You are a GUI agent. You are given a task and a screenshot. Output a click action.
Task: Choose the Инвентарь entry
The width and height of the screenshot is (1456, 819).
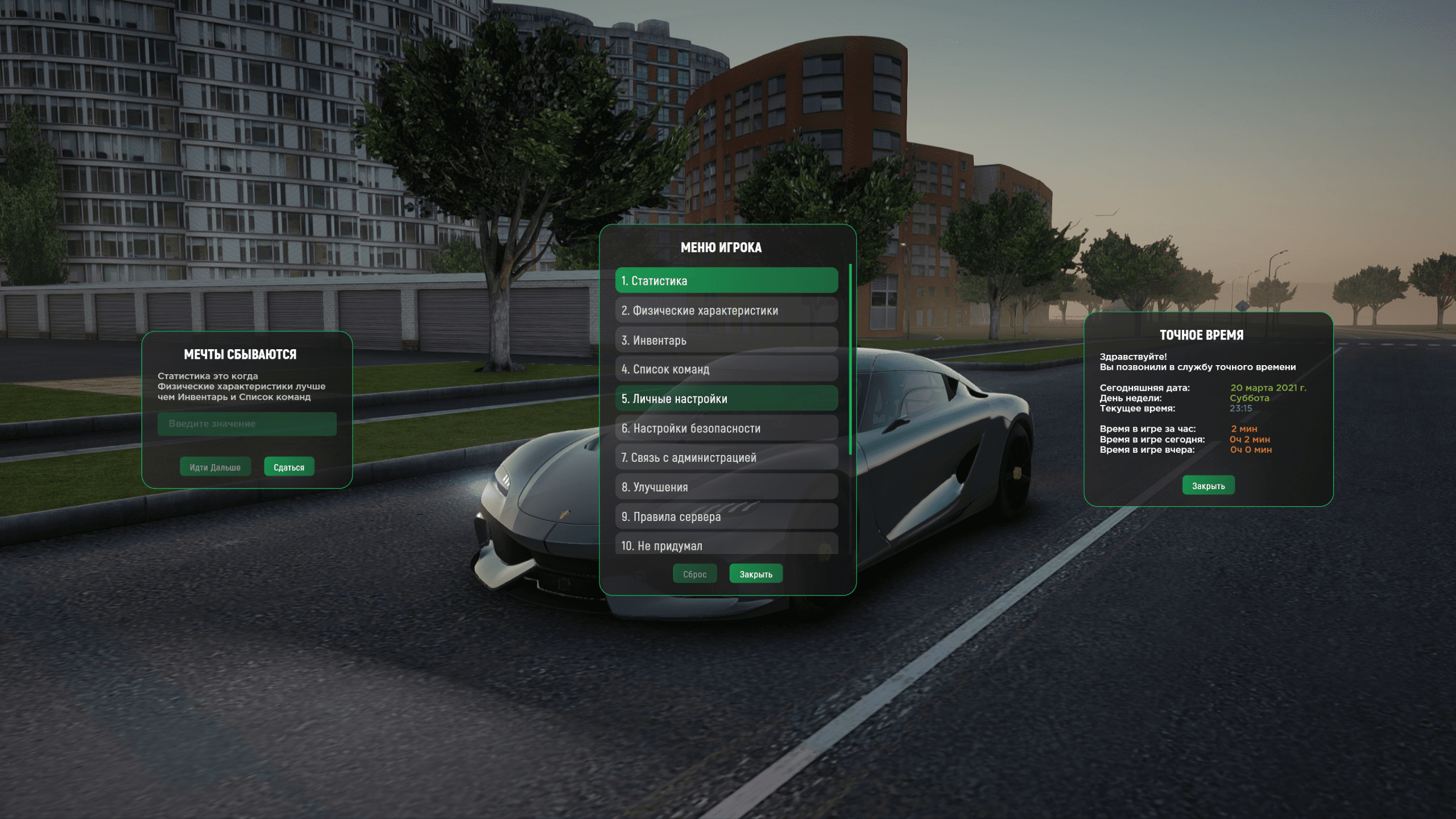coord(726,340)
